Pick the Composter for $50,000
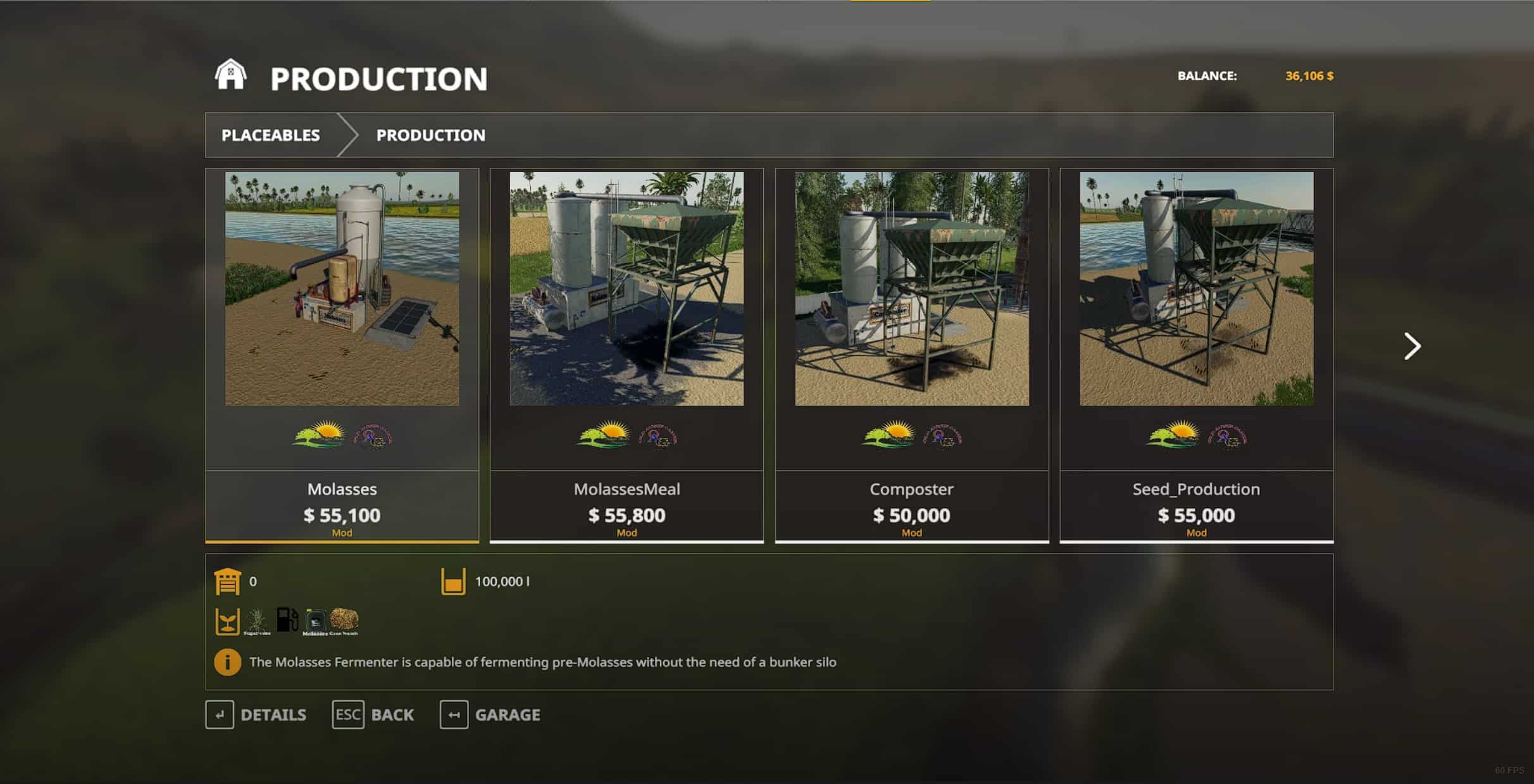This screenshot has height=784, width=1534. 911,354
